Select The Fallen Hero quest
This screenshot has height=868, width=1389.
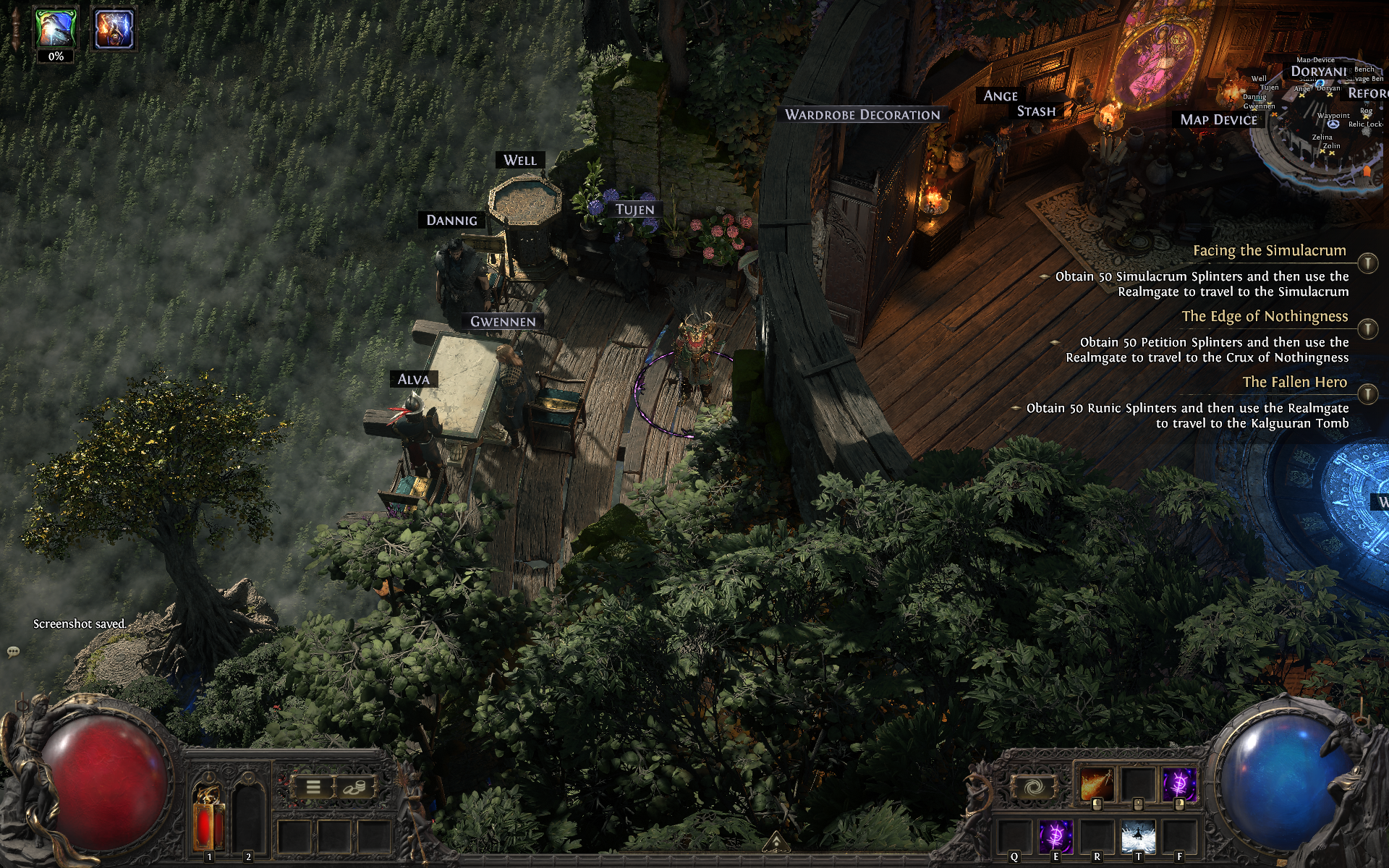(x=1294, y=383)
